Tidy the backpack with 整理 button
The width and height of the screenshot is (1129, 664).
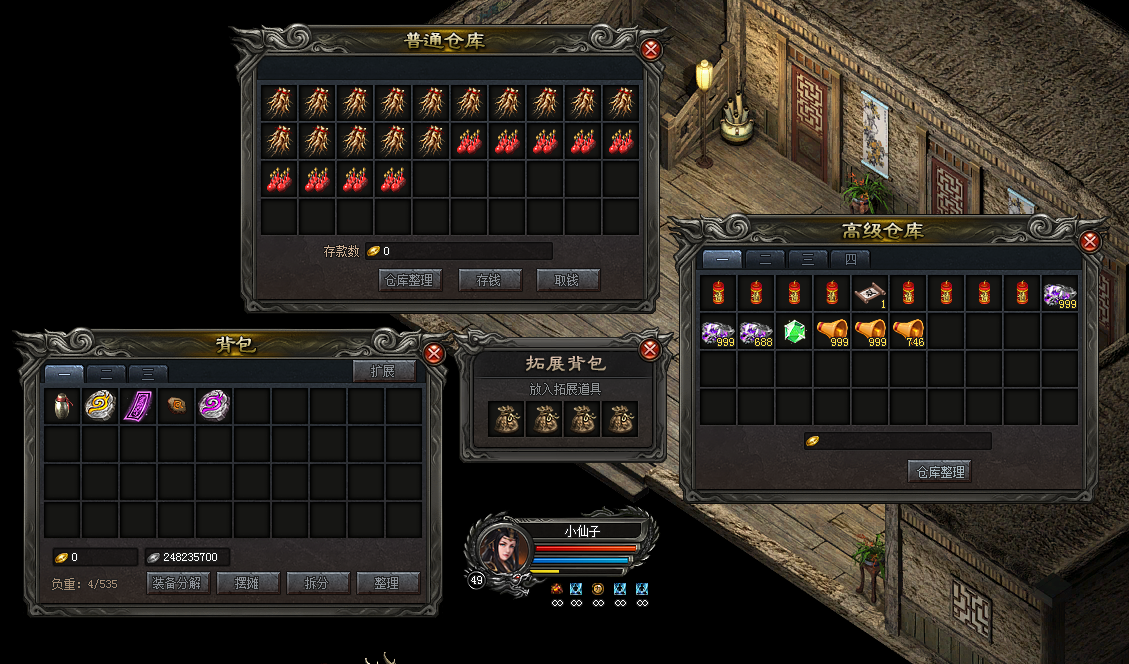386,583
